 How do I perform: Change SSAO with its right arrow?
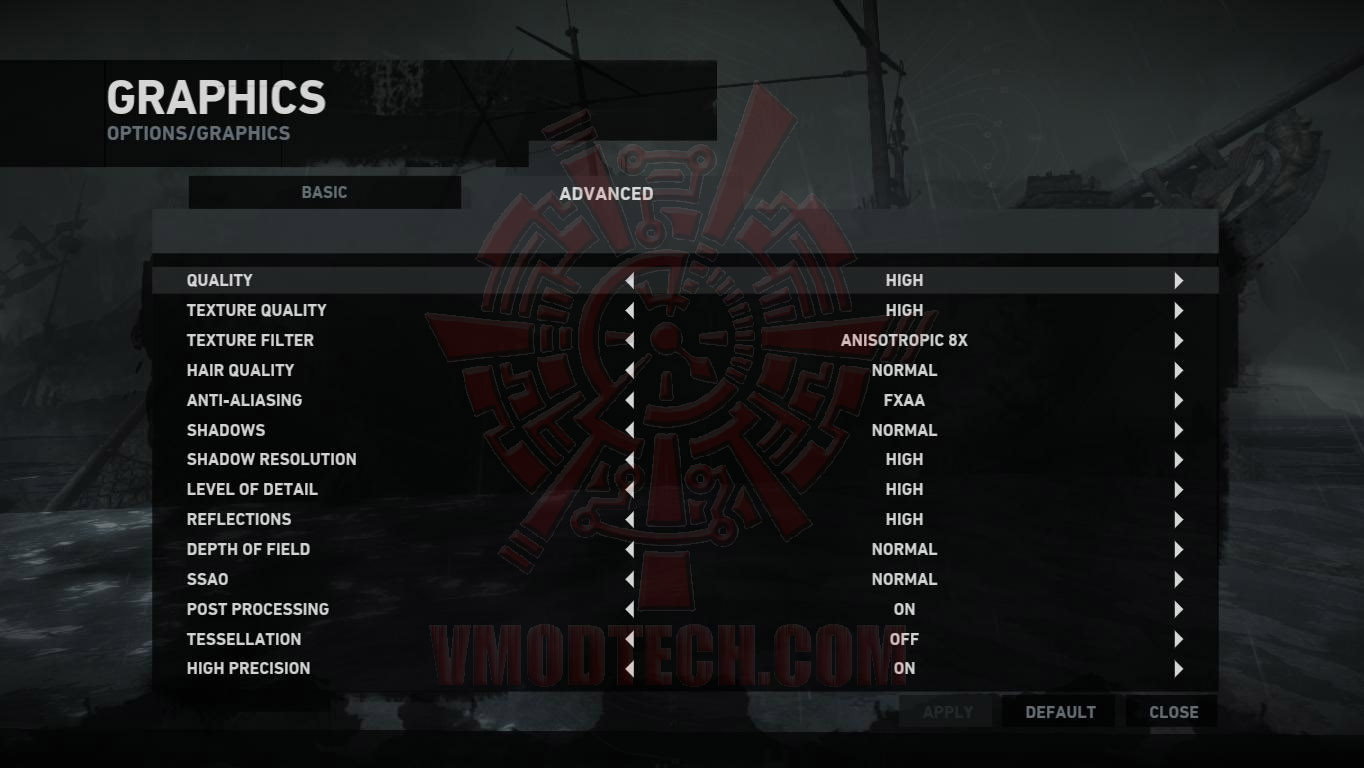1178,580
